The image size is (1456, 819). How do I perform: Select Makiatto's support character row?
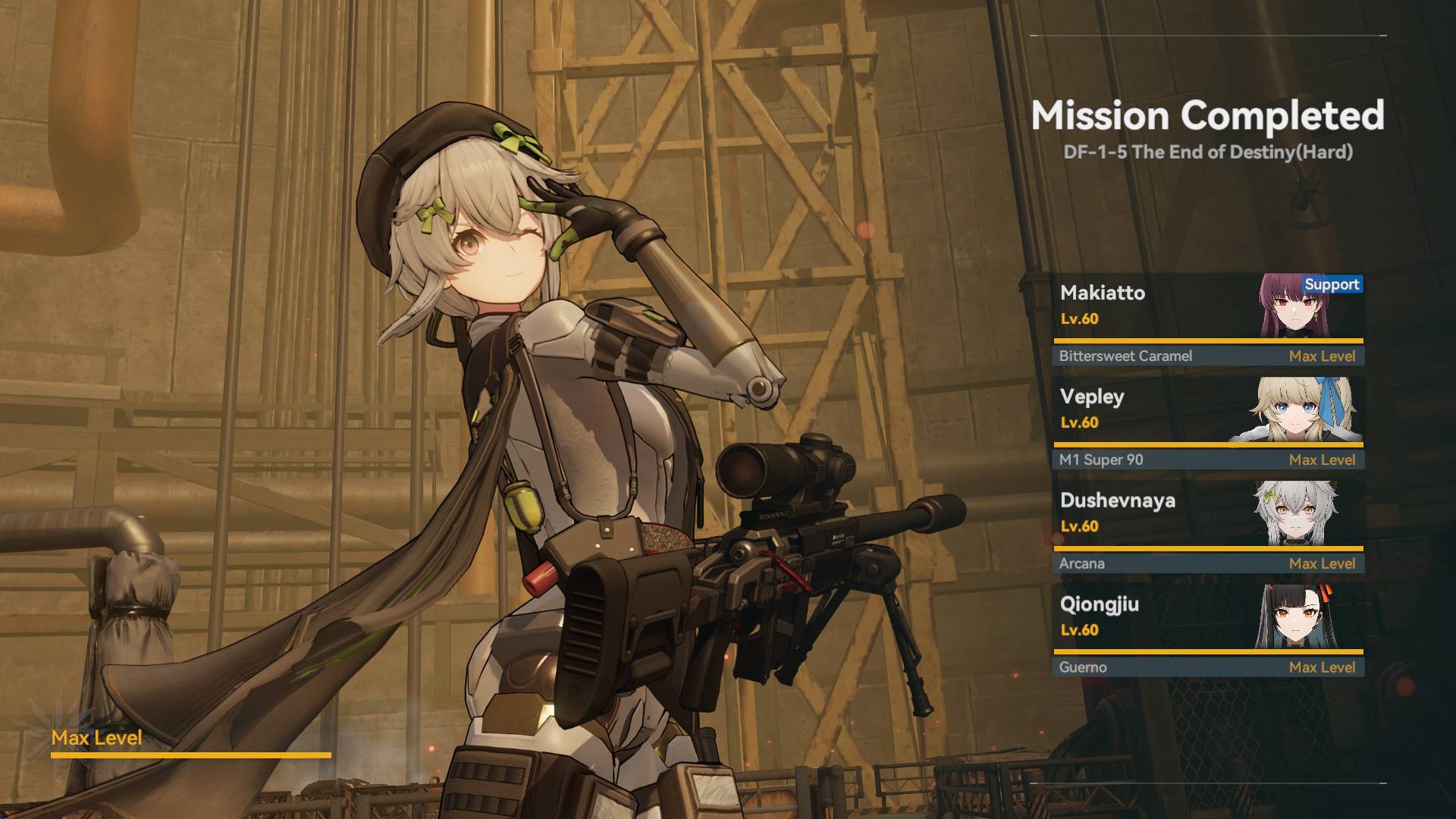coord(1207,319)
